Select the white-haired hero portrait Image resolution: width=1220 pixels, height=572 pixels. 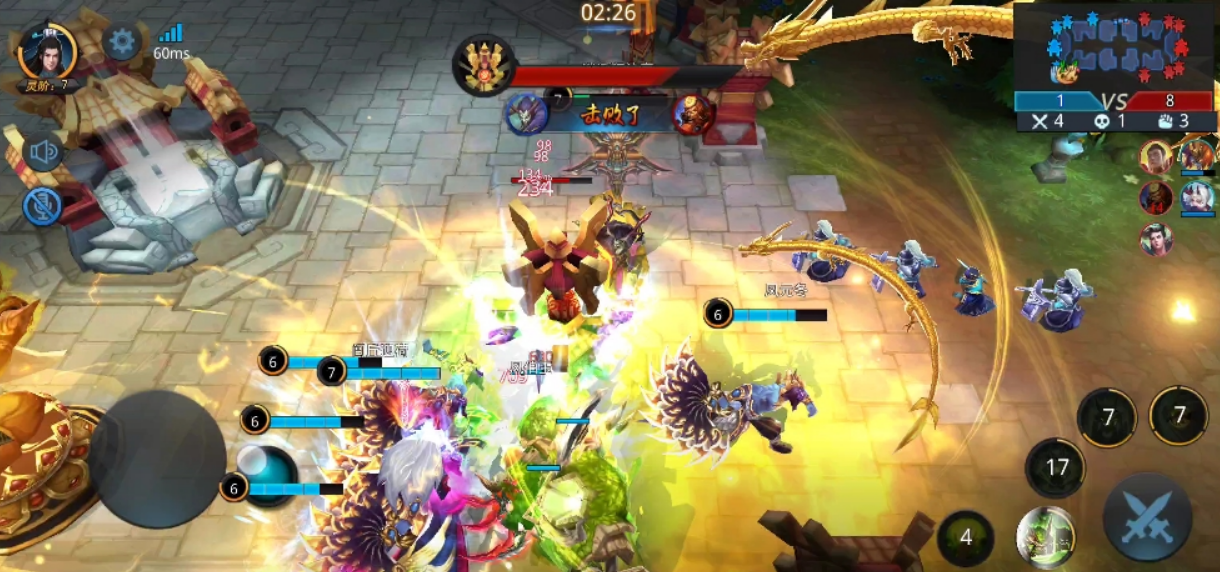coord(1196,198)
